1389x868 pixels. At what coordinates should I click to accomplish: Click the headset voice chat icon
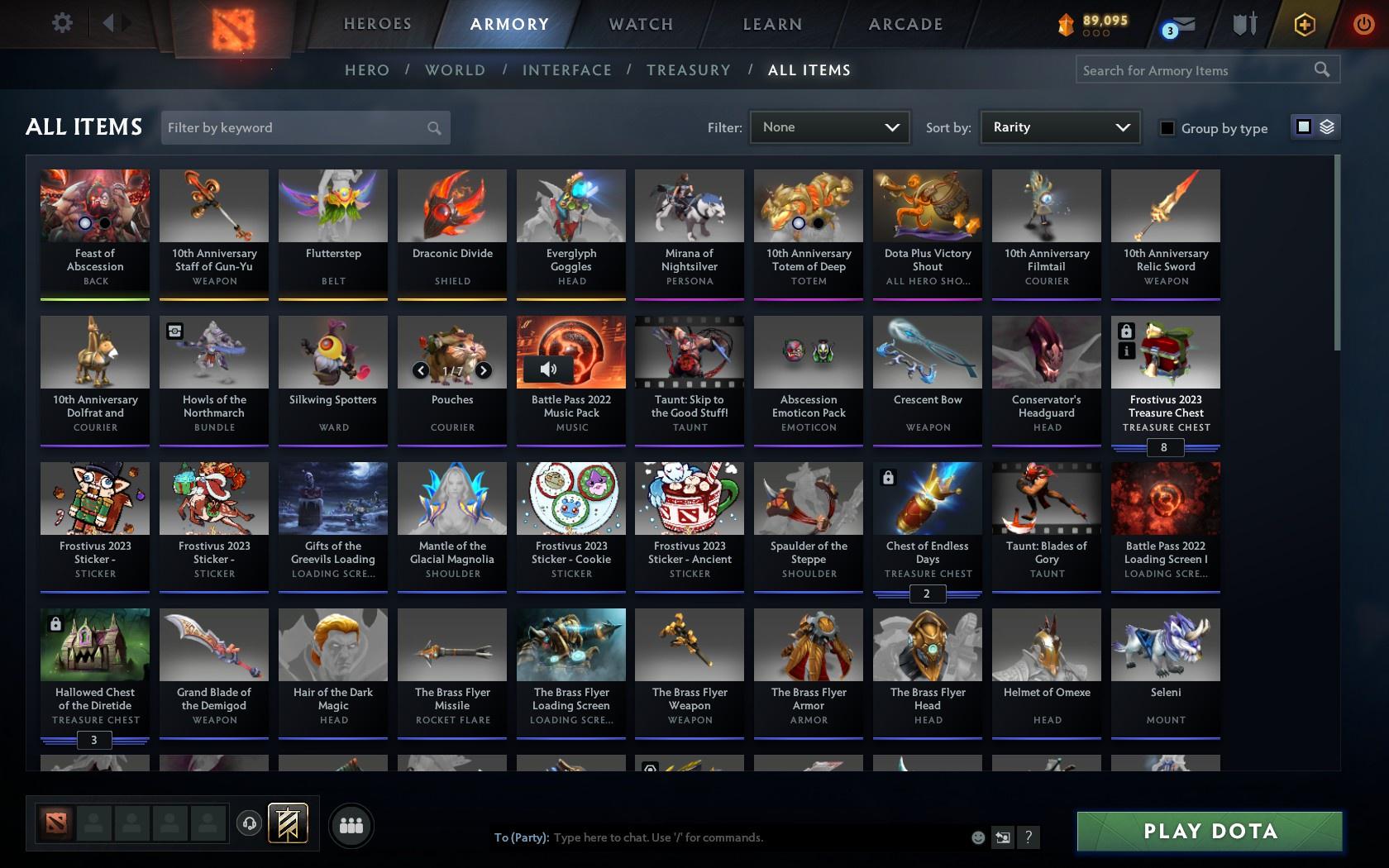pyautogui.click(x=251, y=823)
